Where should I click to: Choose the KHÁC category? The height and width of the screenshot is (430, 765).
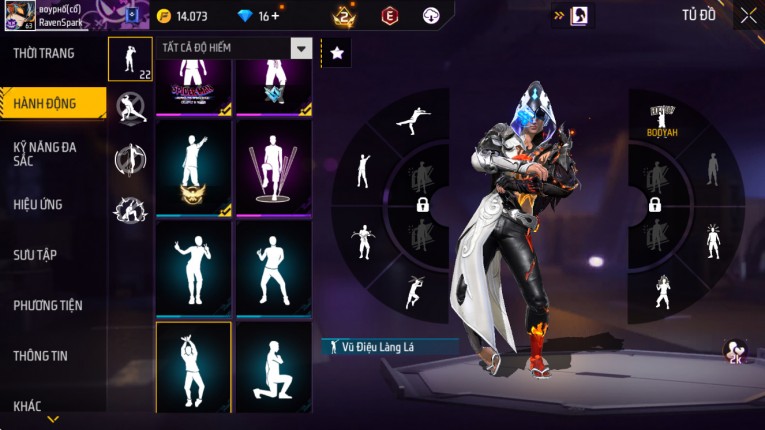tap(28, 405)
